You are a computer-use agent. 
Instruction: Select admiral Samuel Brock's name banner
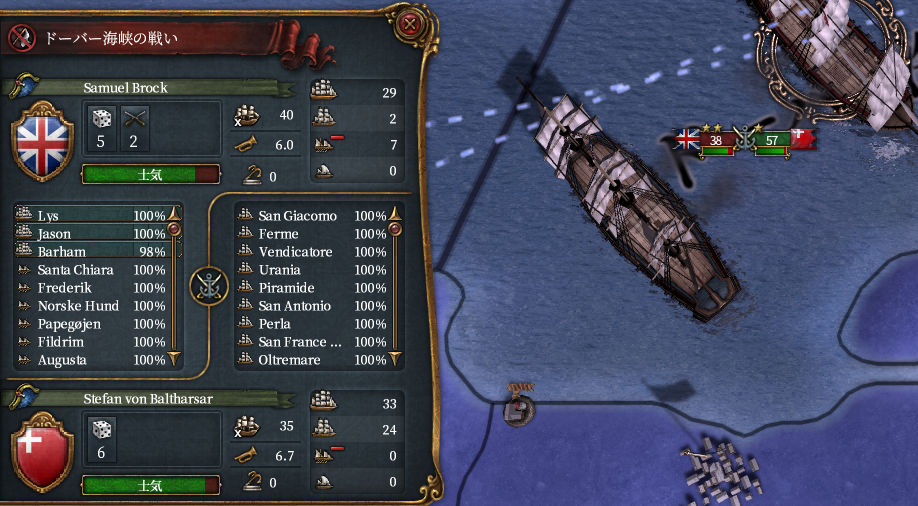click(x=126, y=88)
